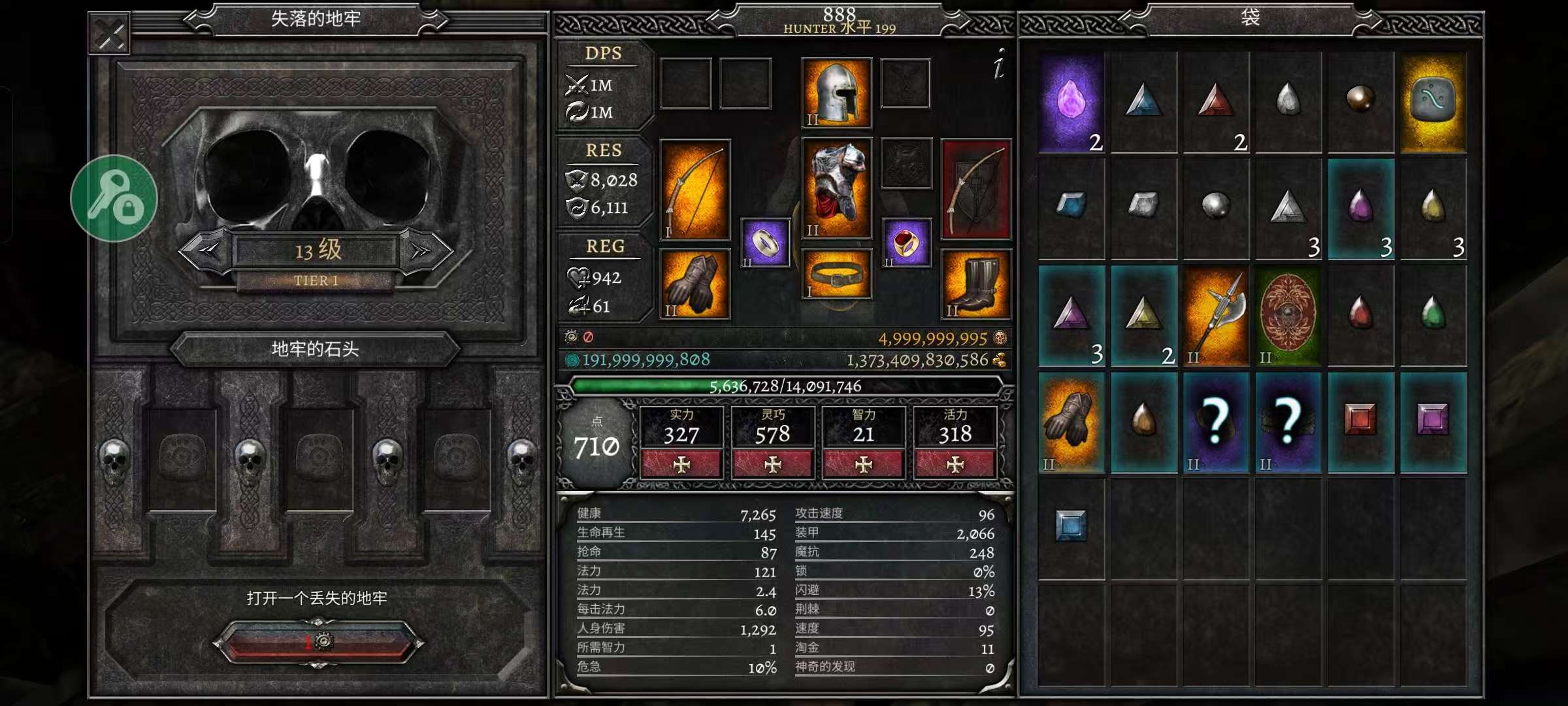Select the equipped chest armor slot
Image resolution: width=1568 pixels, height=706 pixels.
[836, 188]
